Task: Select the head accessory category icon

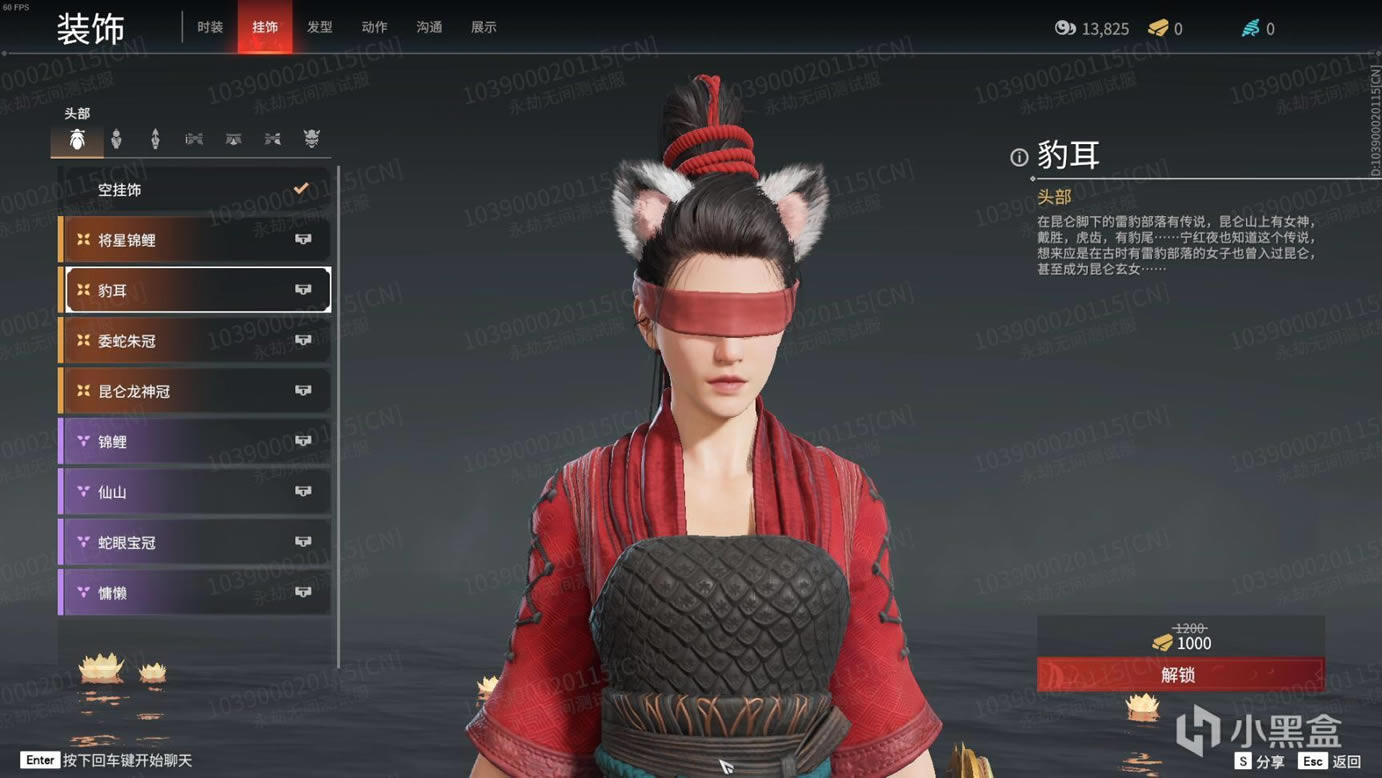Action: 77,140
